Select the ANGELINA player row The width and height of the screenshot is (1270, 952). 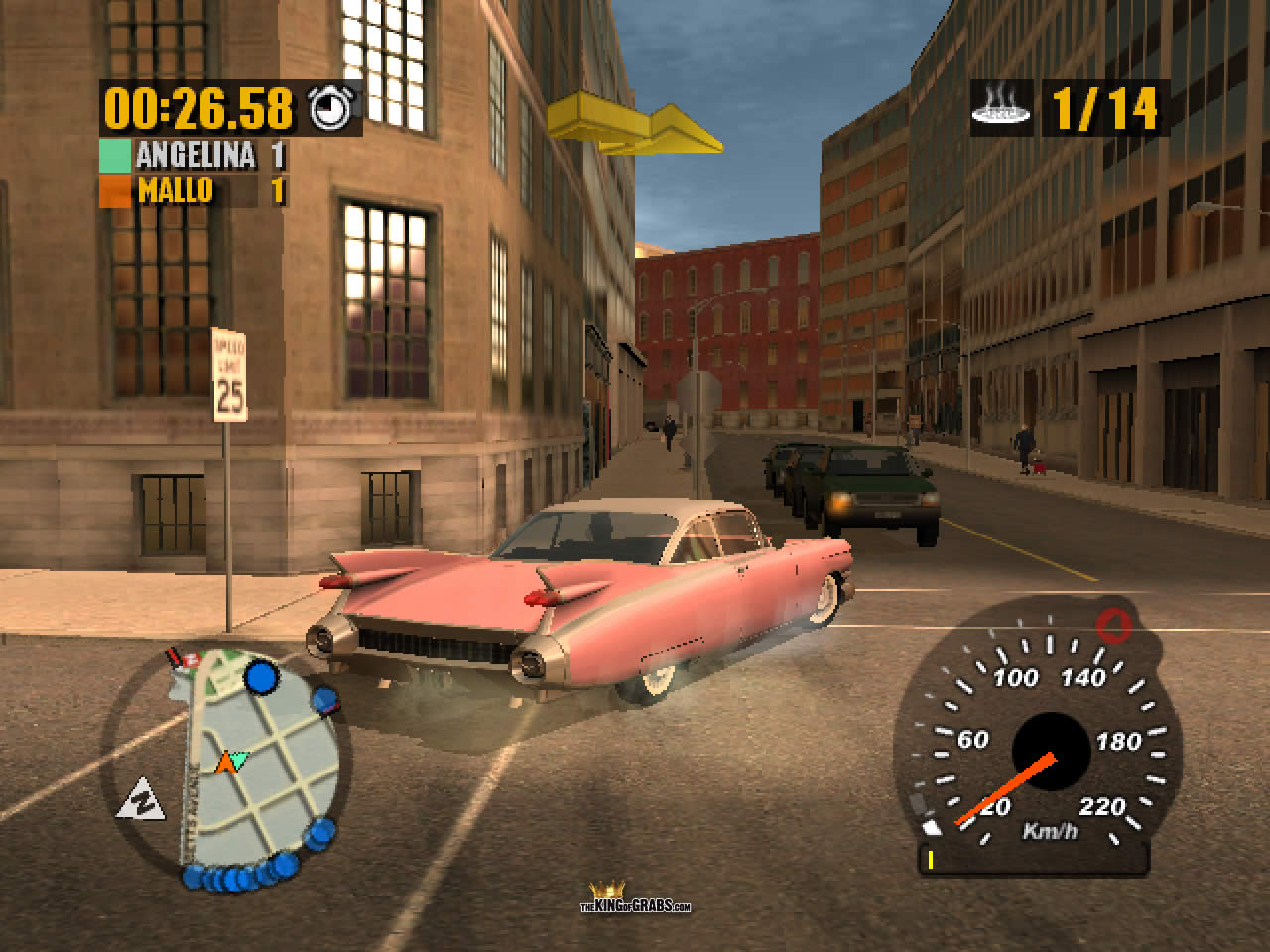(193, 156)
